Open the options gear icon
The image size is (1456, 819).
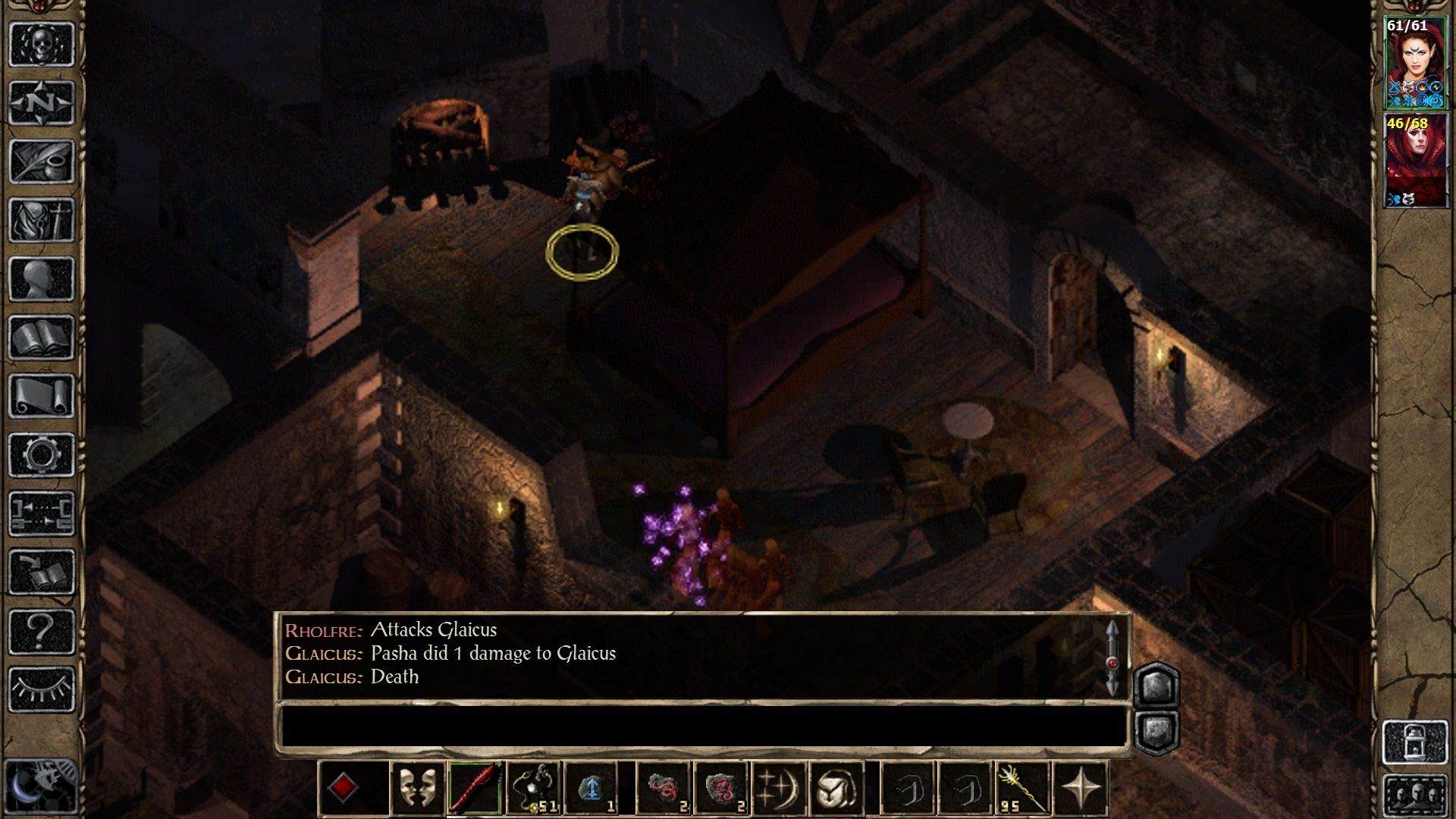[x=41, y=455]
